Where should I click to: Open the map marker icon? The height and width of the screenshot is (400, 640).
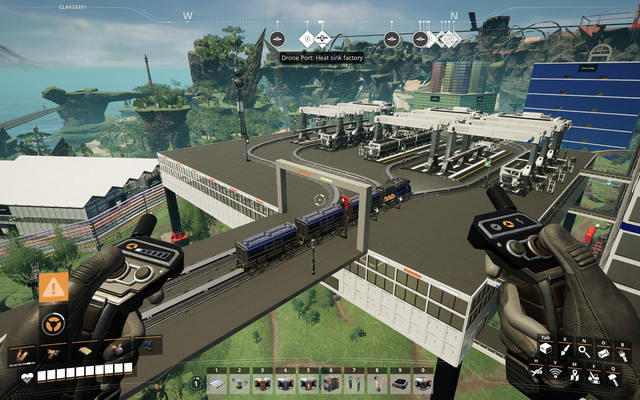click(x=574, y=377)
